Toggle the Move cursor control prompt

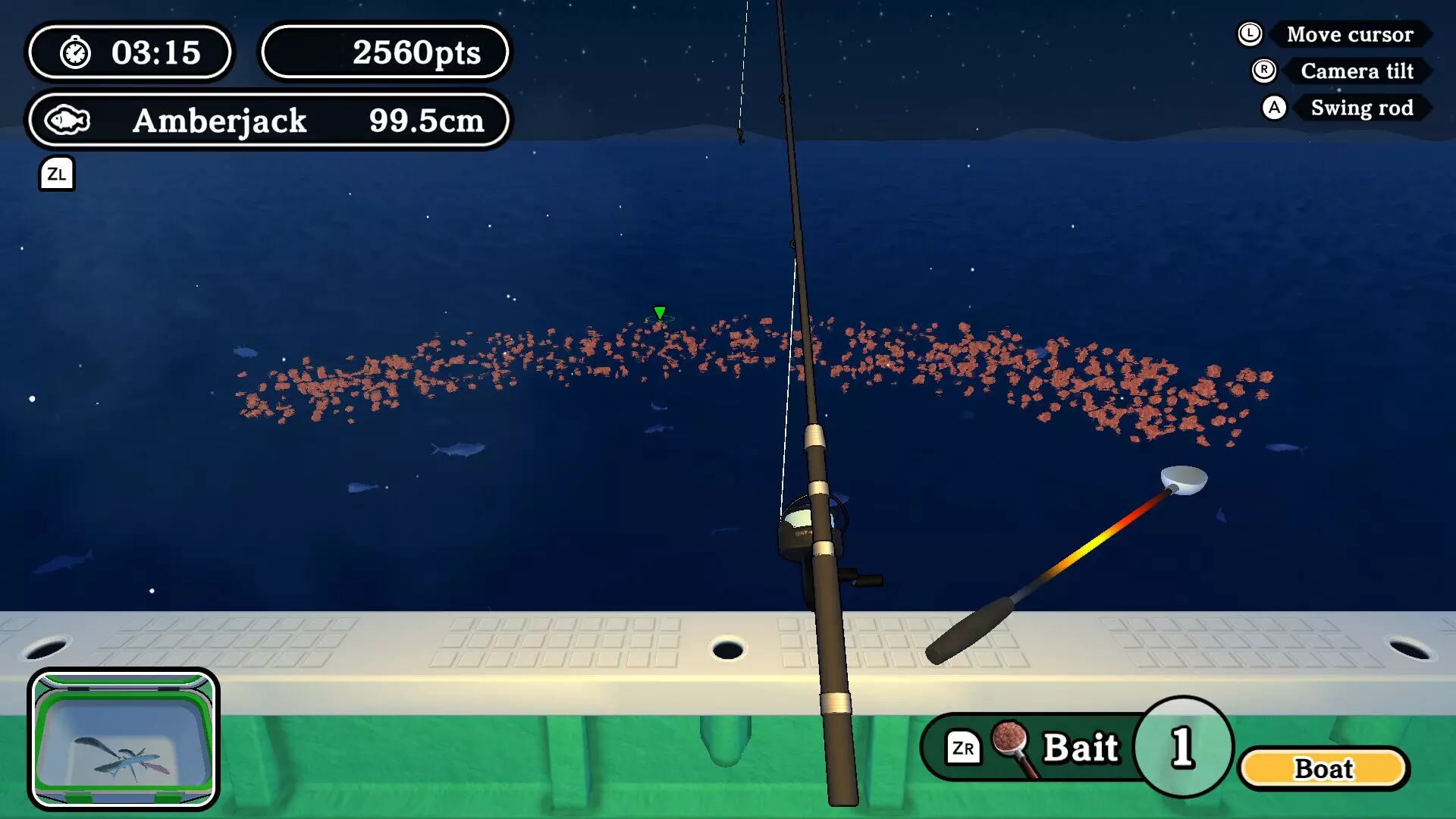pyautogui.click(x=1350, y=33)
